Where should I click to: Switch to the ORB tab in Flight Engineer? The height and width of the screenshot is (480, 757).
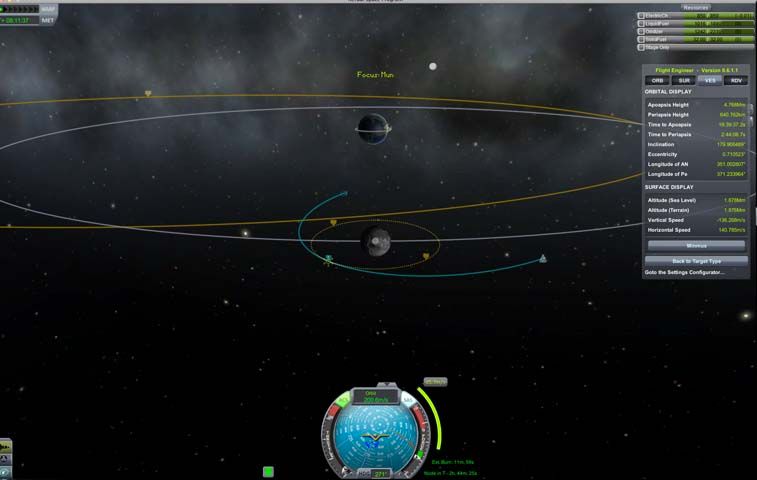point(657,80)
